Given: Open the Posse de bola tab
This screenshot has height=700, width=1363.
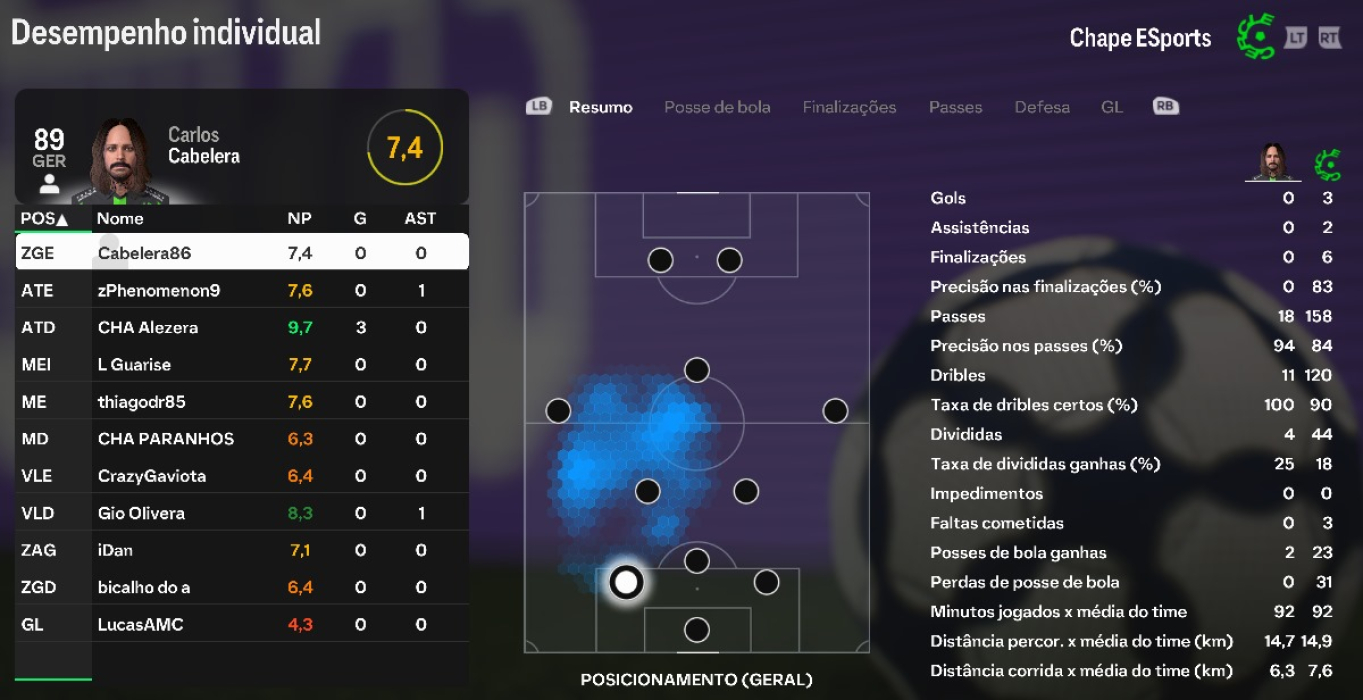Looking at the screenshot, I should (x=717, y=107).
